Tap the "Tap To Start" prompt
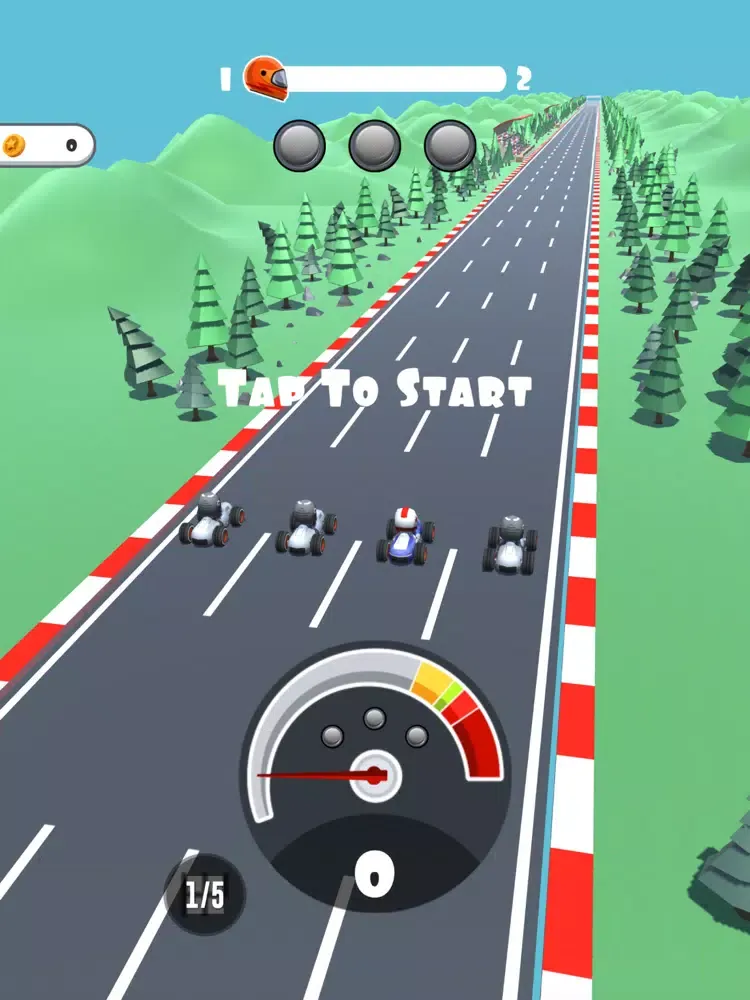750x1000 pixels. 374,389
